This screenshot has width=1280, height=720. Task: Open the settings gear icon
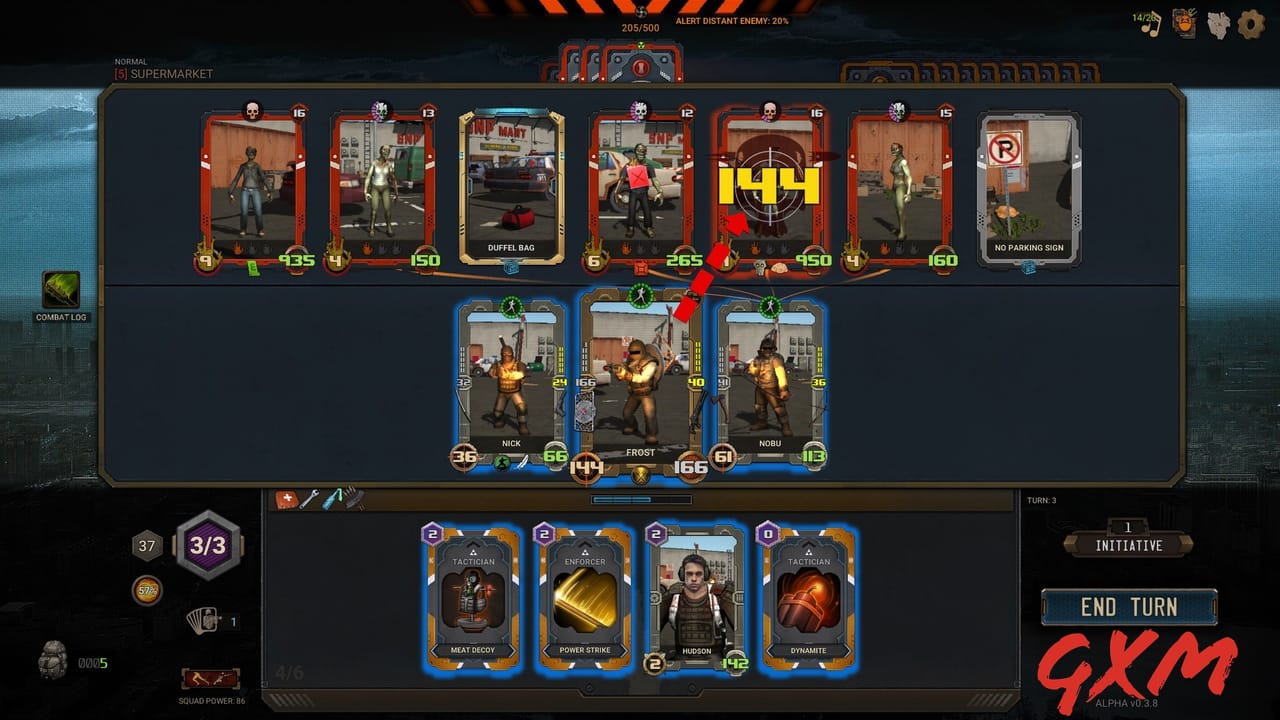pos(1249,26)
